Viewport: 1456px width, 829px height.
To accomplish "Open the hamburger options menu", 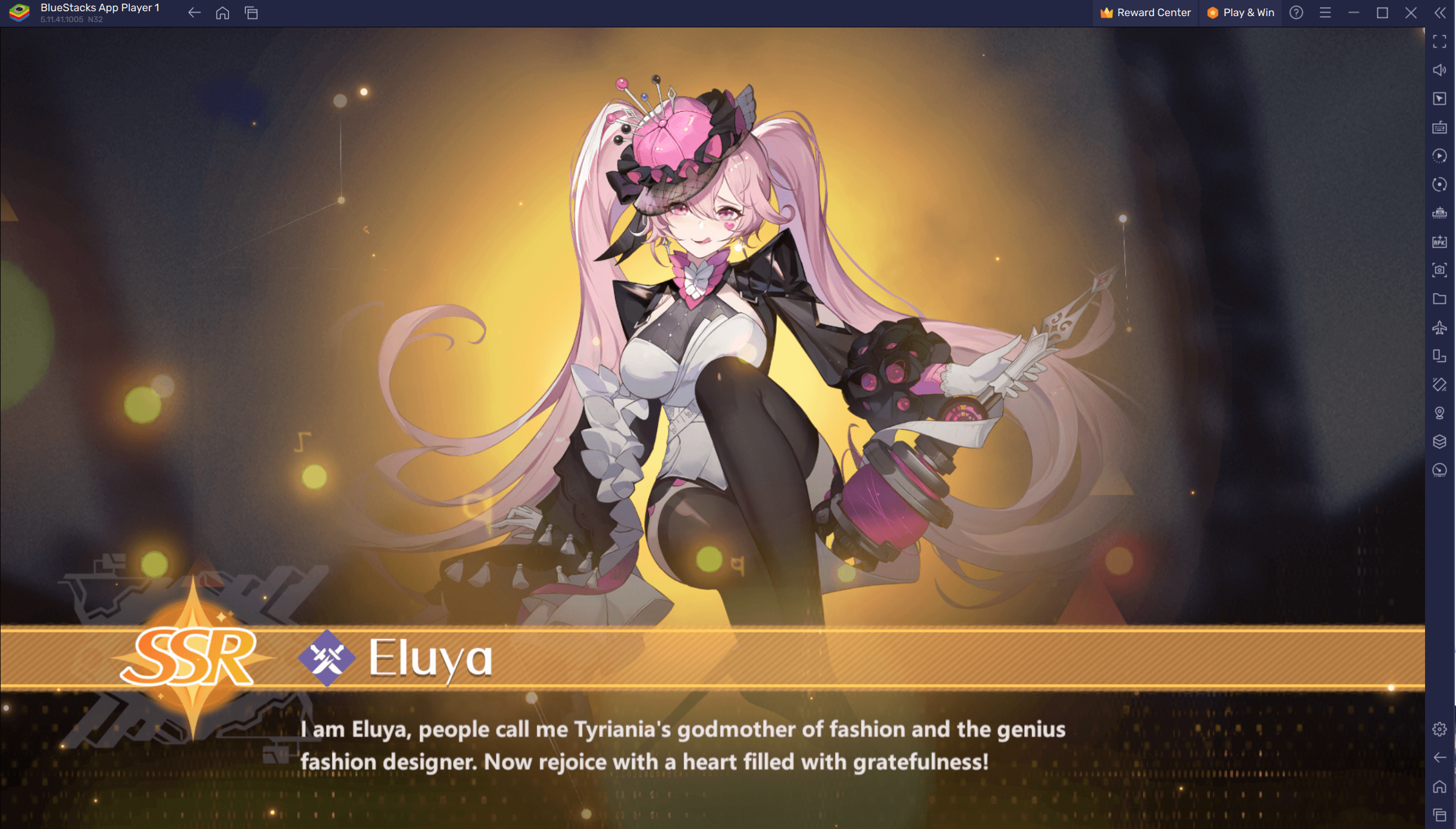I will (x=1326, y=12).
